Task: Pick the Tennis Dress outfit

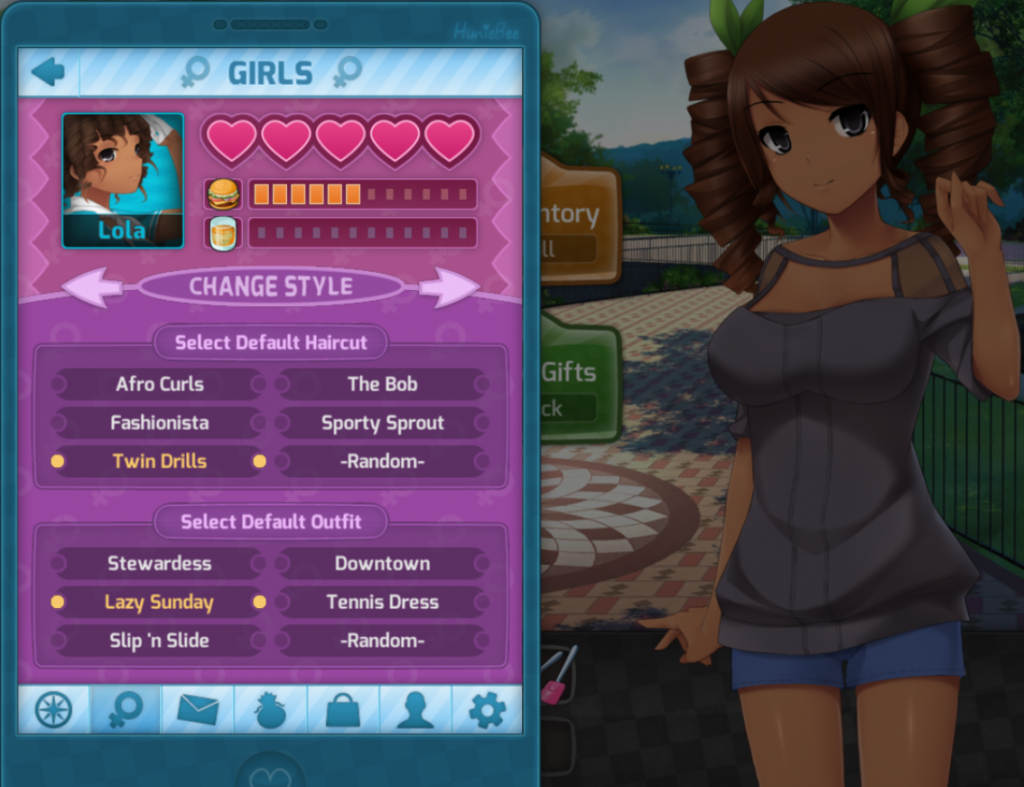Action: [383, 602]
